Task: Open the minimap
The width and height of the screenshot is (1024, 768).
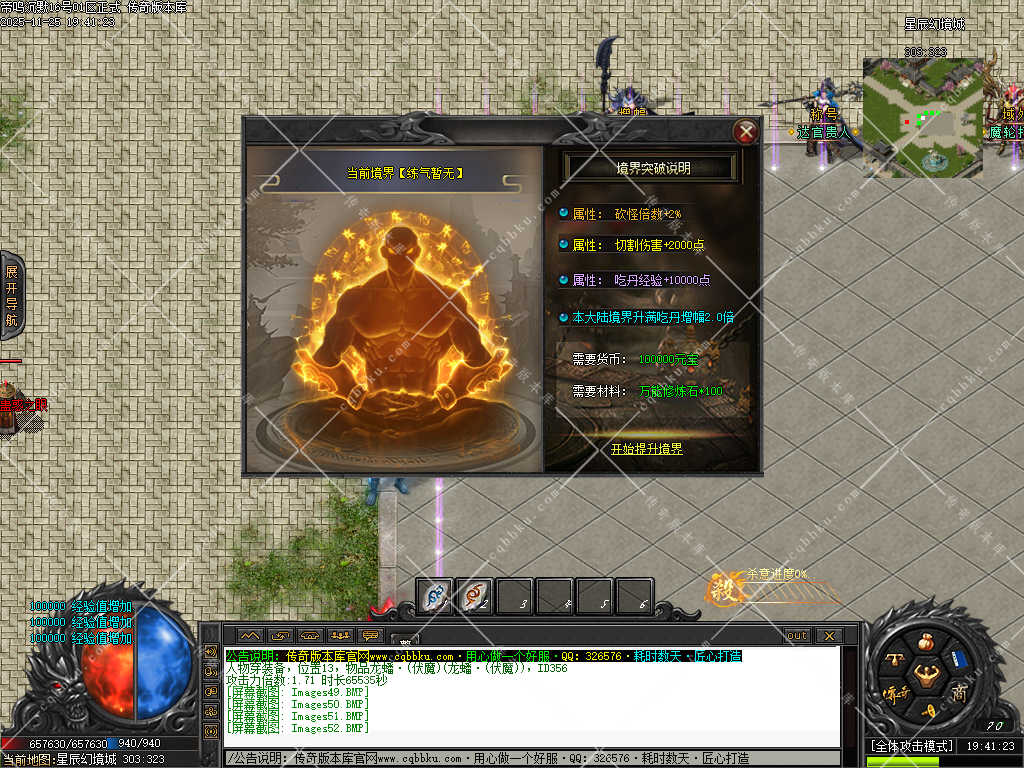Action: point(922,116)
